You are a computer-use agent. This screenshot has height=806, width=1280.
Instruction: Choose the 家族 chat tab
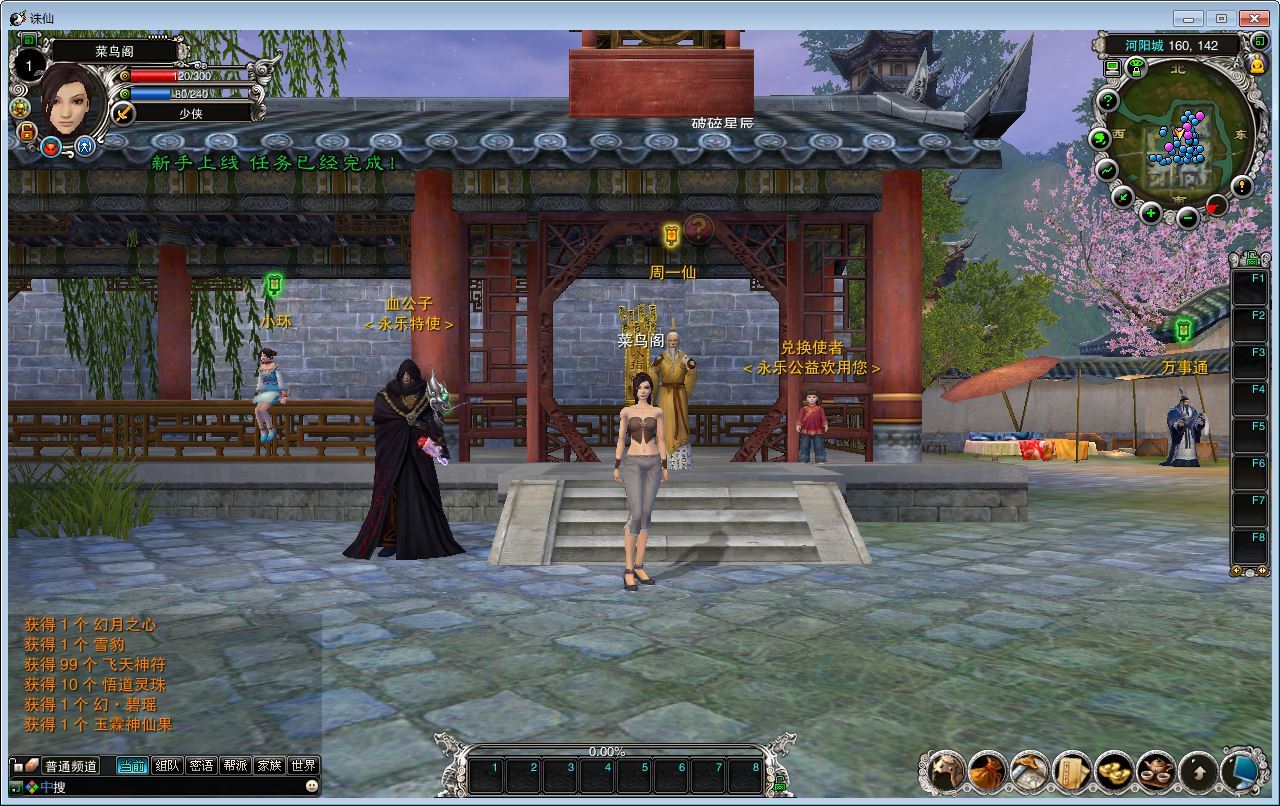tap(269, 766)
